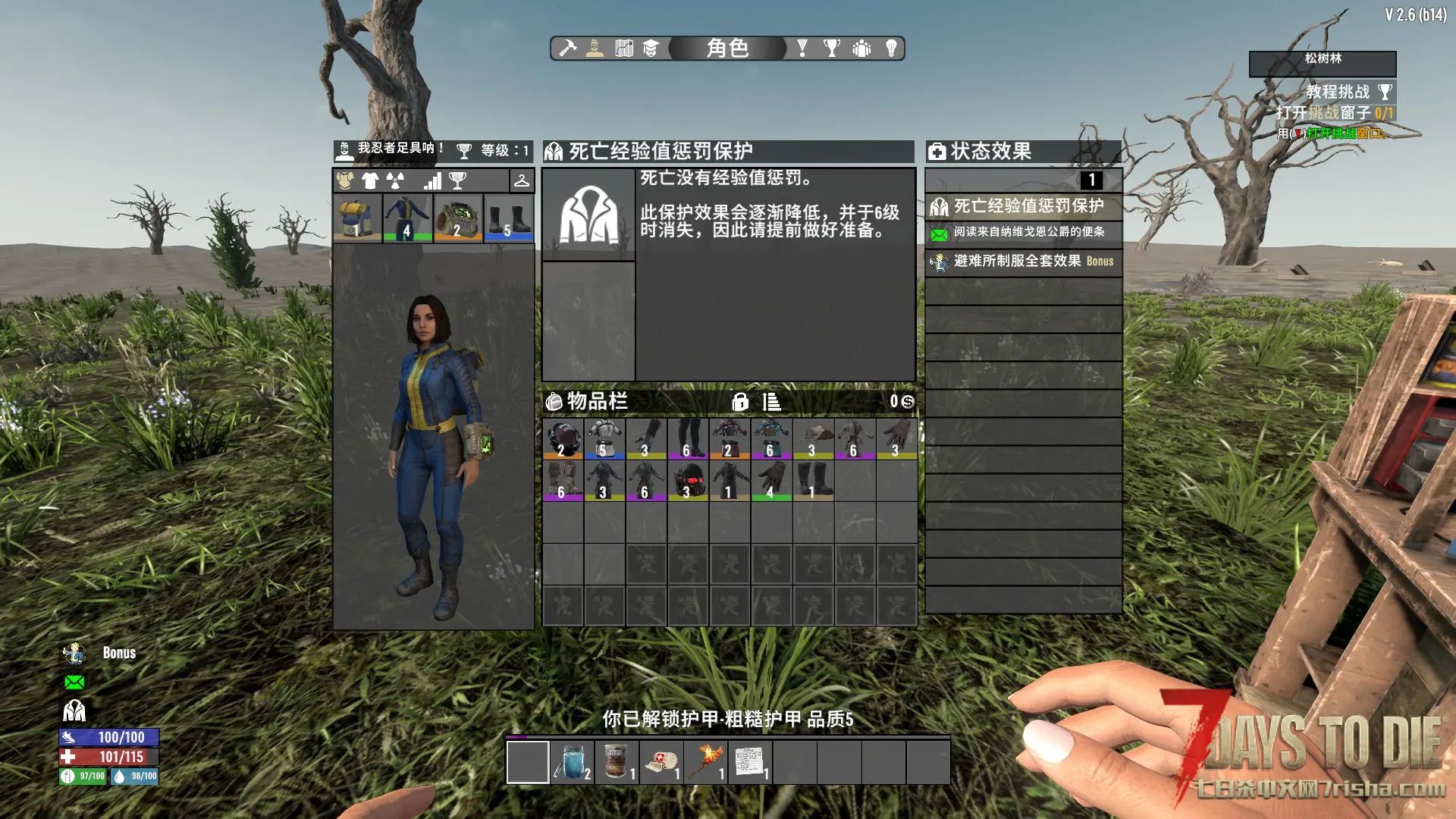Sort the inventory with the sort button
The width and height of the screenshot is (1456, 819).
click(771, 402)
